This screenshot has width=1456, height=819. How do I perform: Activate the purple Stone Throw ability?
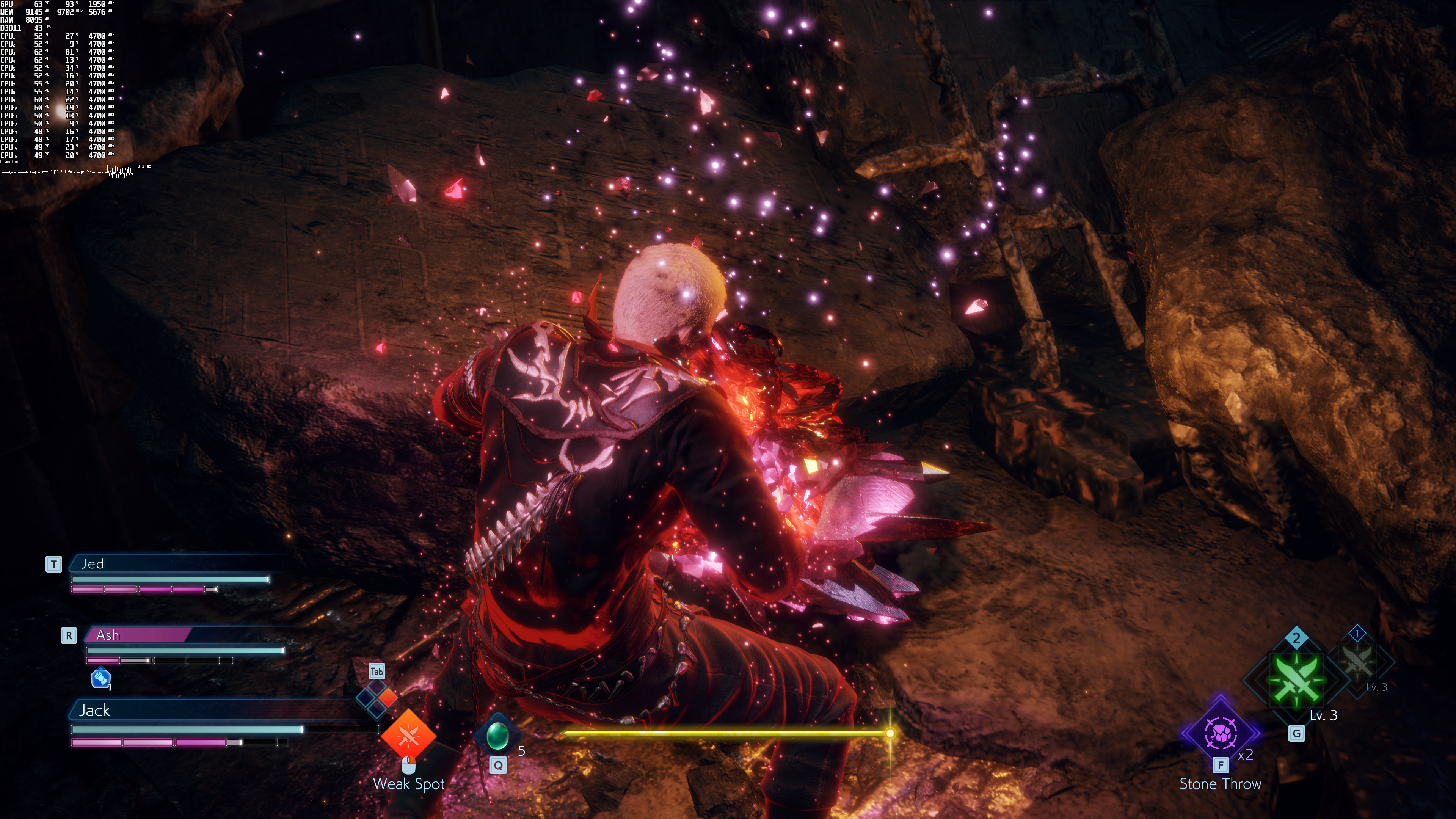[1220, 733]
